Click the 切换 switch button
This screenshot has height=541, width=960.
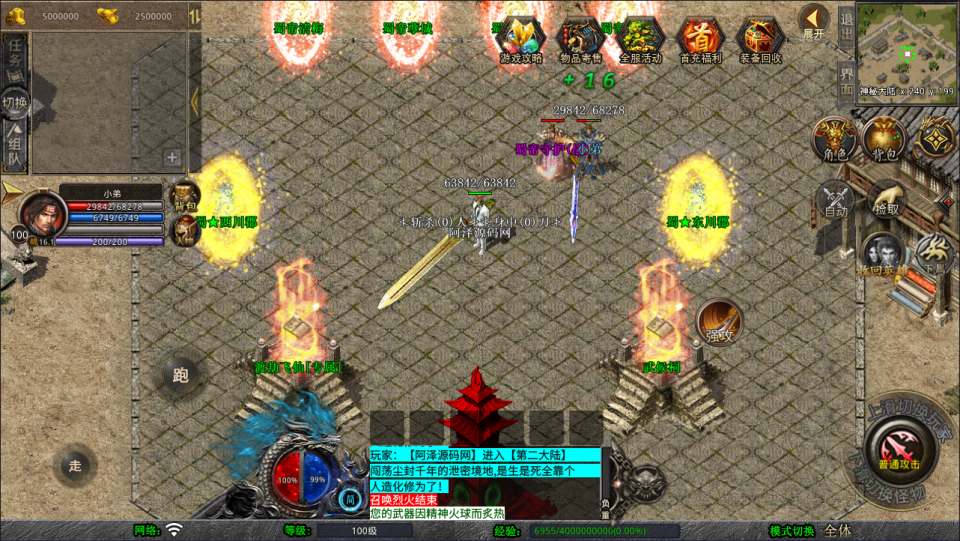point(15,102)
